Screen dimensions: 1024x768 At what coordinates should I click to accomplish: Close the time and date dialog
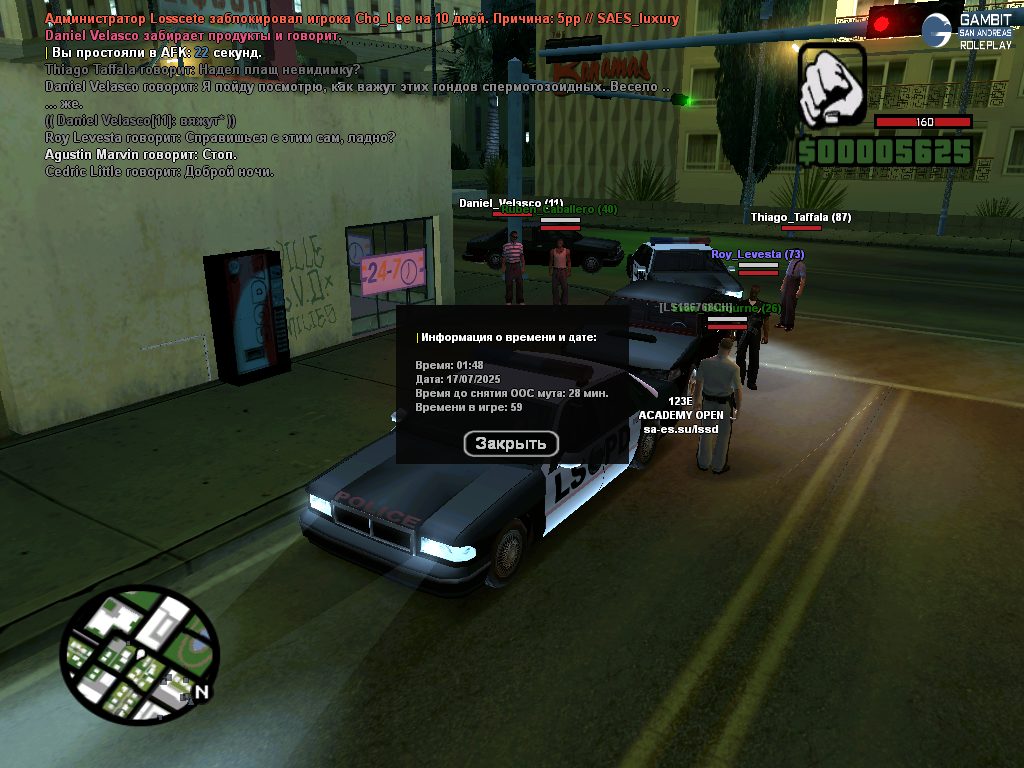coord(511,443)
